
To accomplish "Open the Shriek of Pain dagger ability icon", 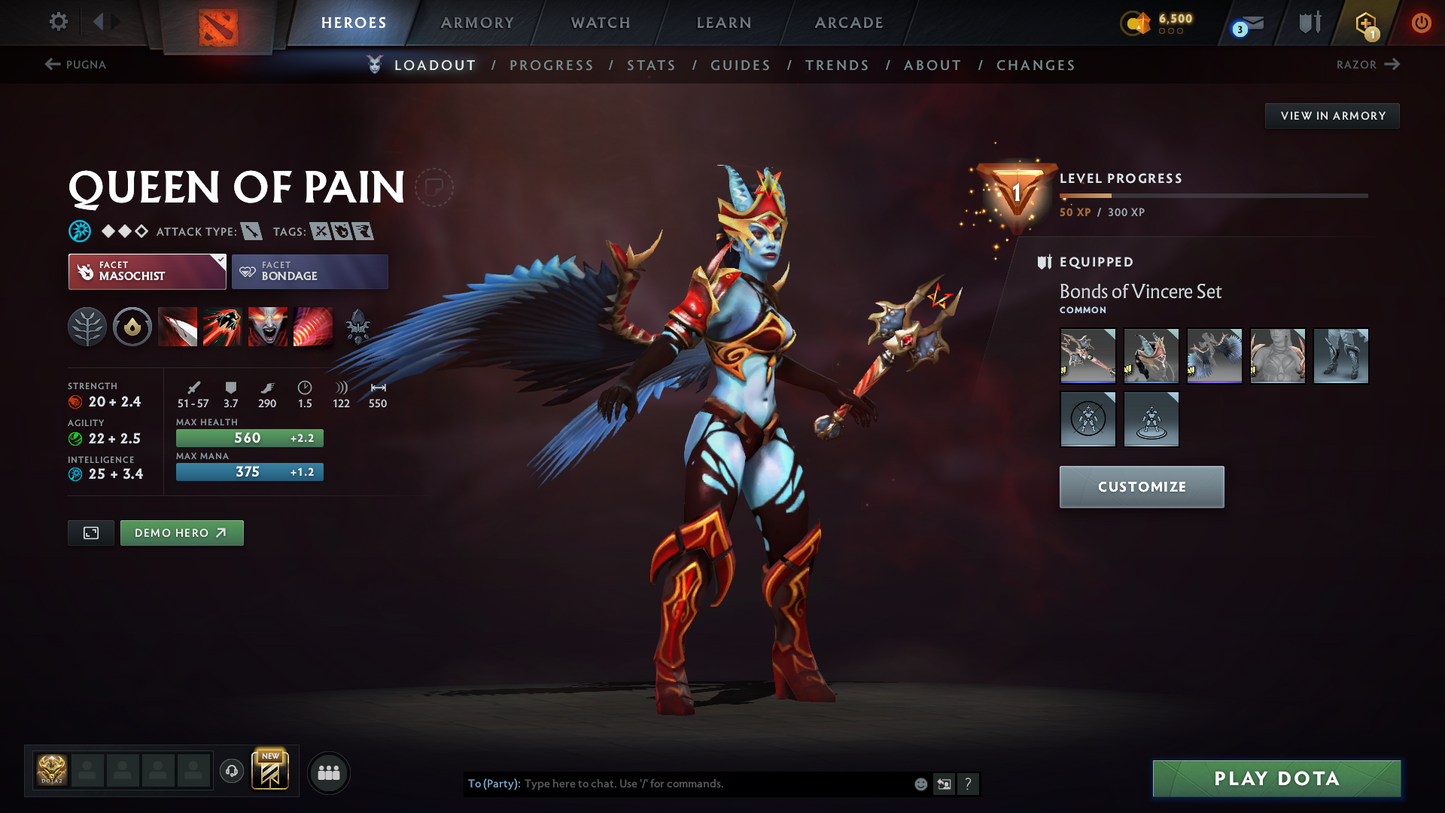I will [x=177, y=327].
